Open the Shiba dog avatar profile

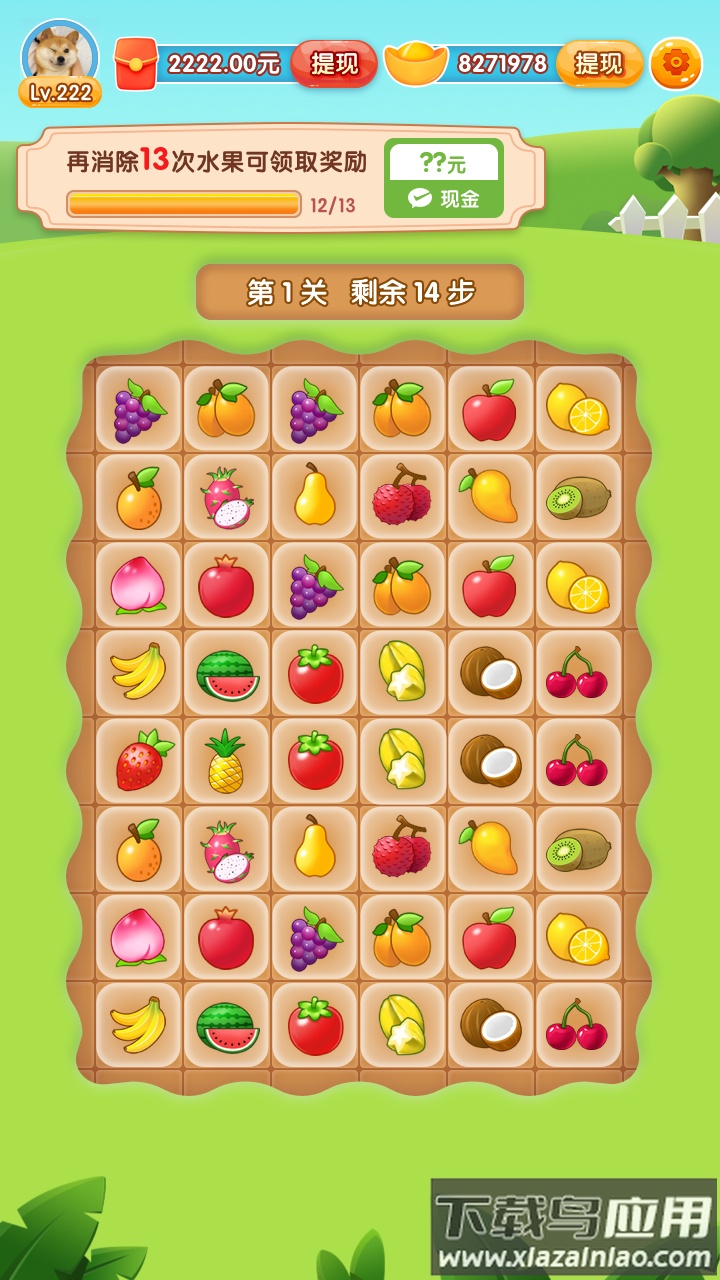[60, 54]
